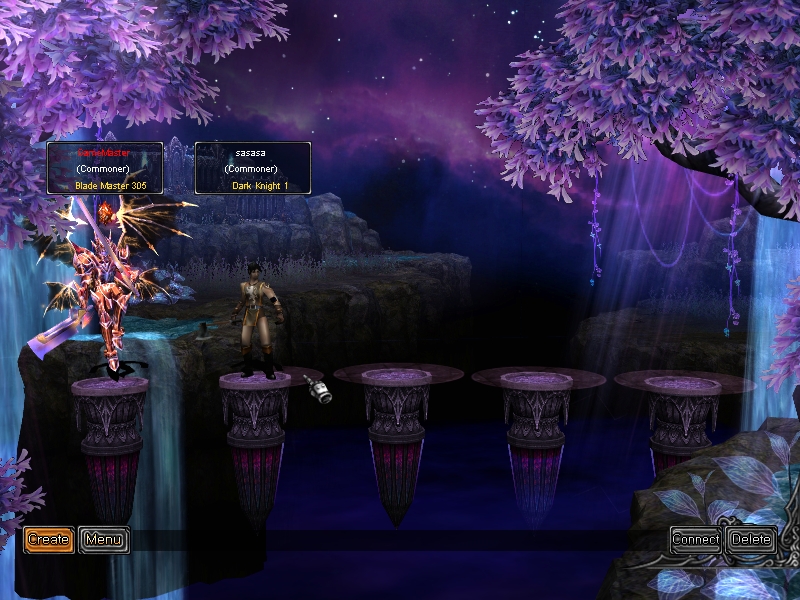Select the Blade Master 305 character card

pyautogui.click(x=105, y=168)
